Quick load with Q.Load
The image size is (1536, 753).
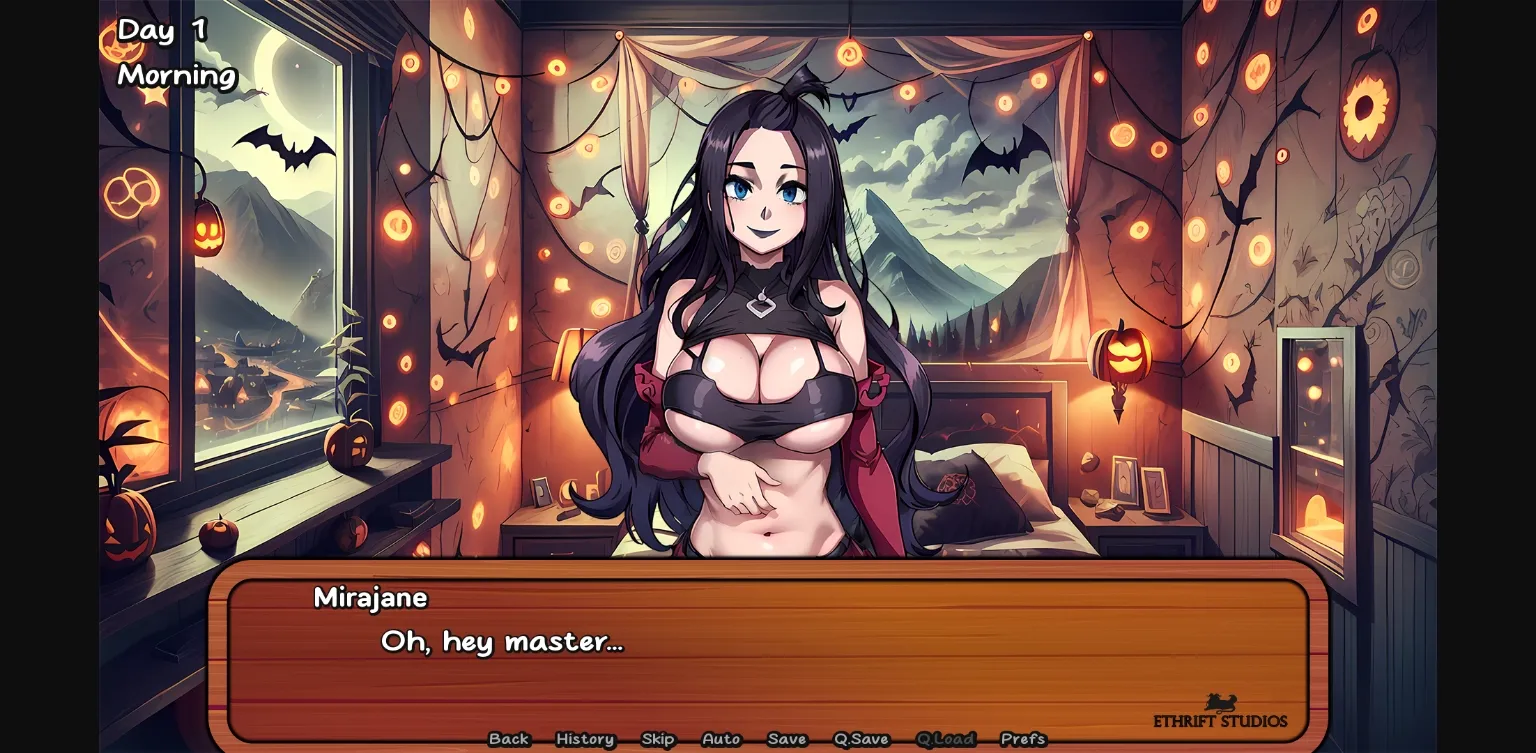pos(945,739)
